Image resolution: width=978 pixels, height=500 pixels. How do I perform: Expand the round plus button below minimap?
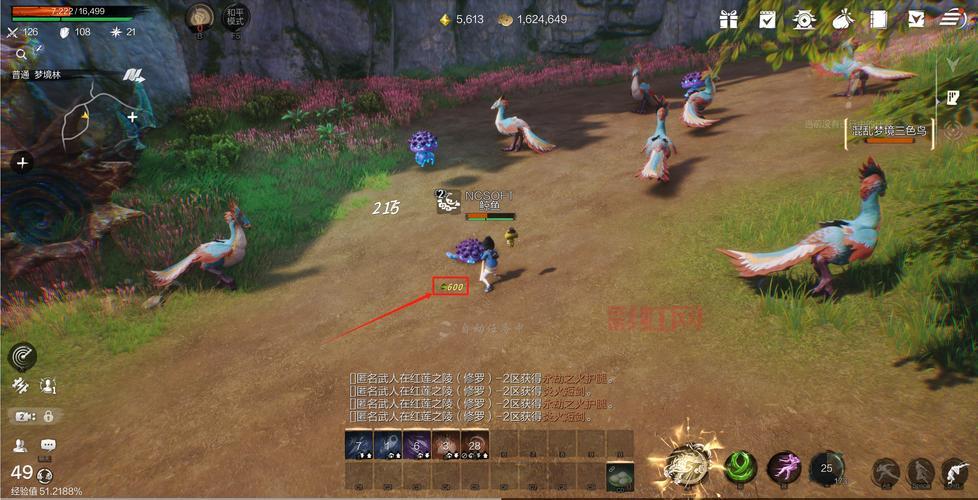[22, 162]
